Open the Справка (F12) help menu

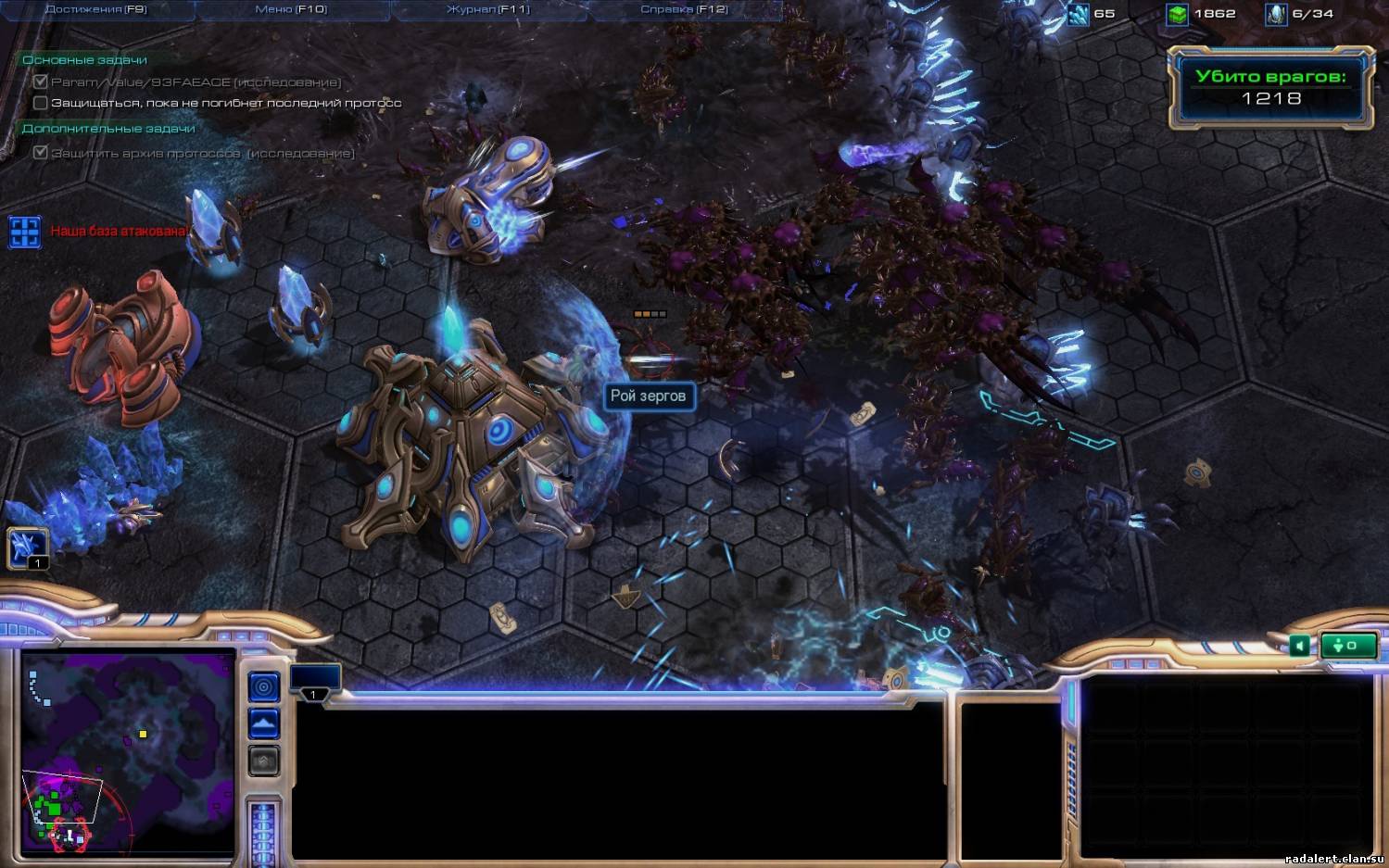click(x=684, y=9)
